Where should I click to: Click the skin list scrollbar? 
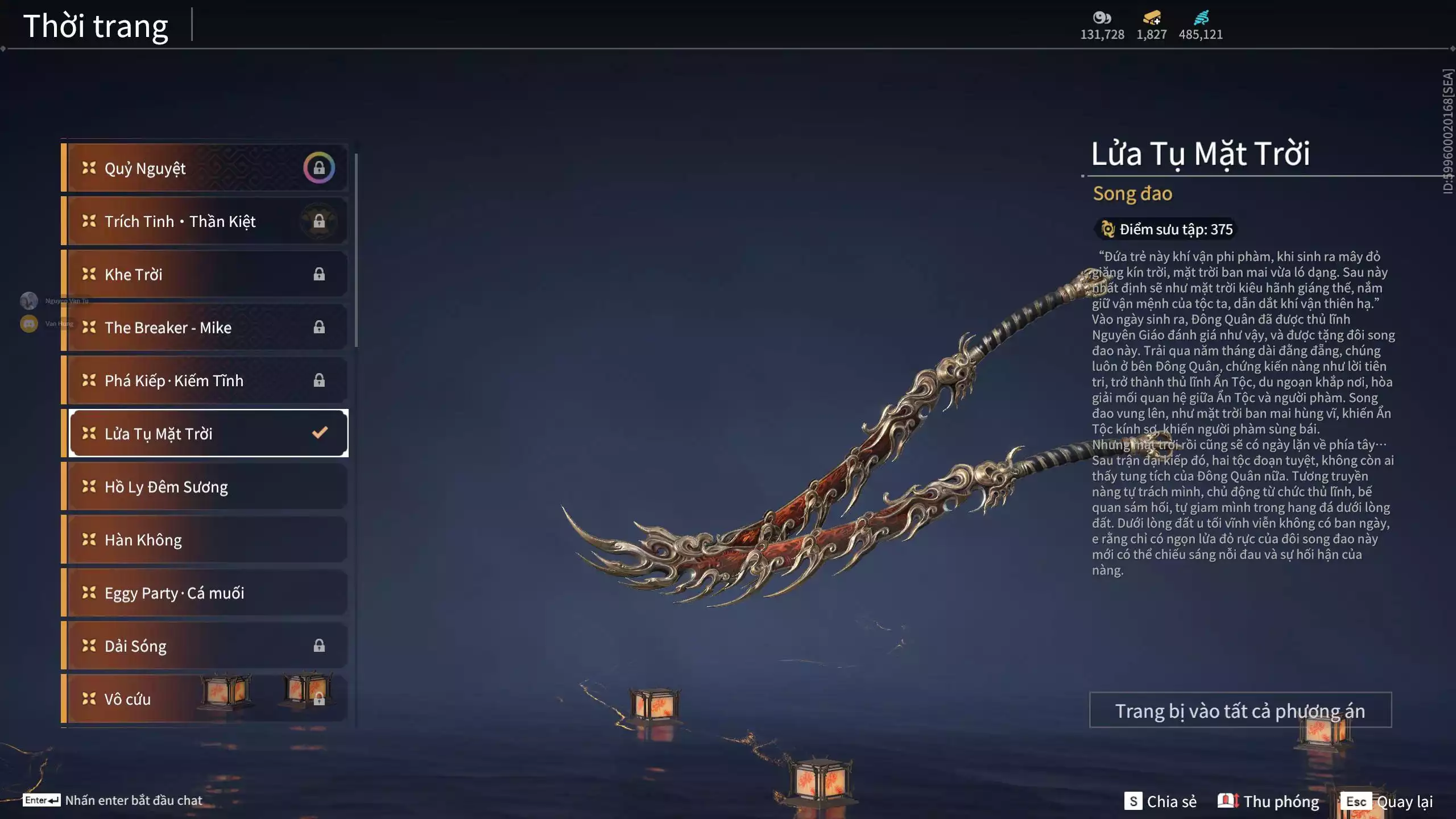click(x=356, y=250)
